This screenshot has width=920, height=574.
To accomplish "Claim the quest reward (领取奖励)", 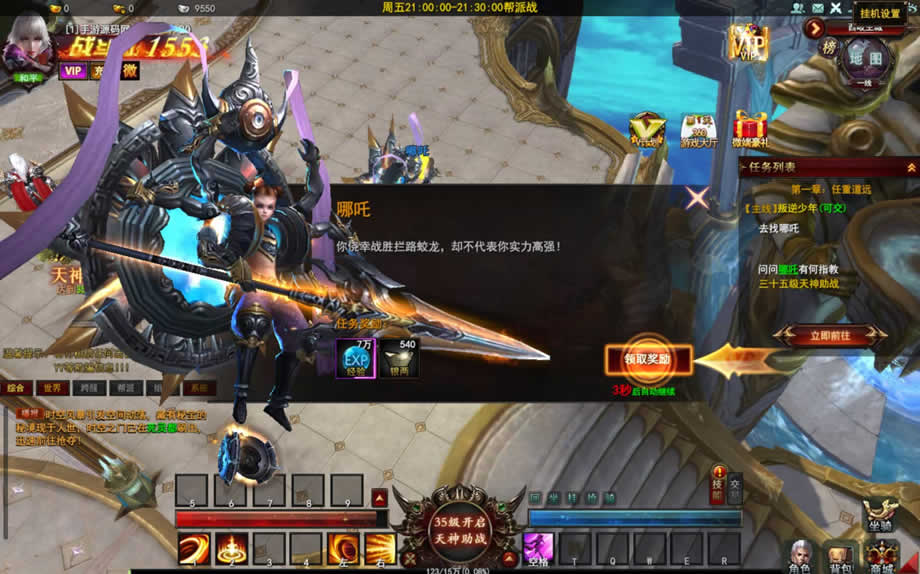I will click(647, 360).
